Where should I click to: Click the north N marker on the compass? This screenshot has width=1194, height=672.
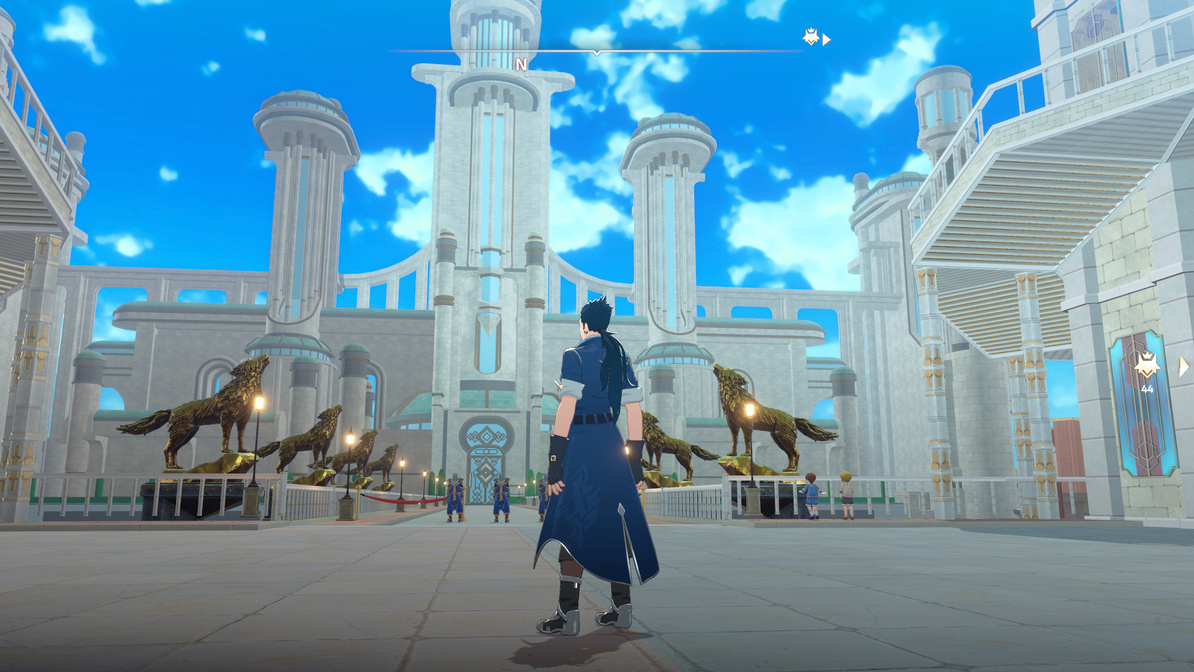tap(520, 65)
